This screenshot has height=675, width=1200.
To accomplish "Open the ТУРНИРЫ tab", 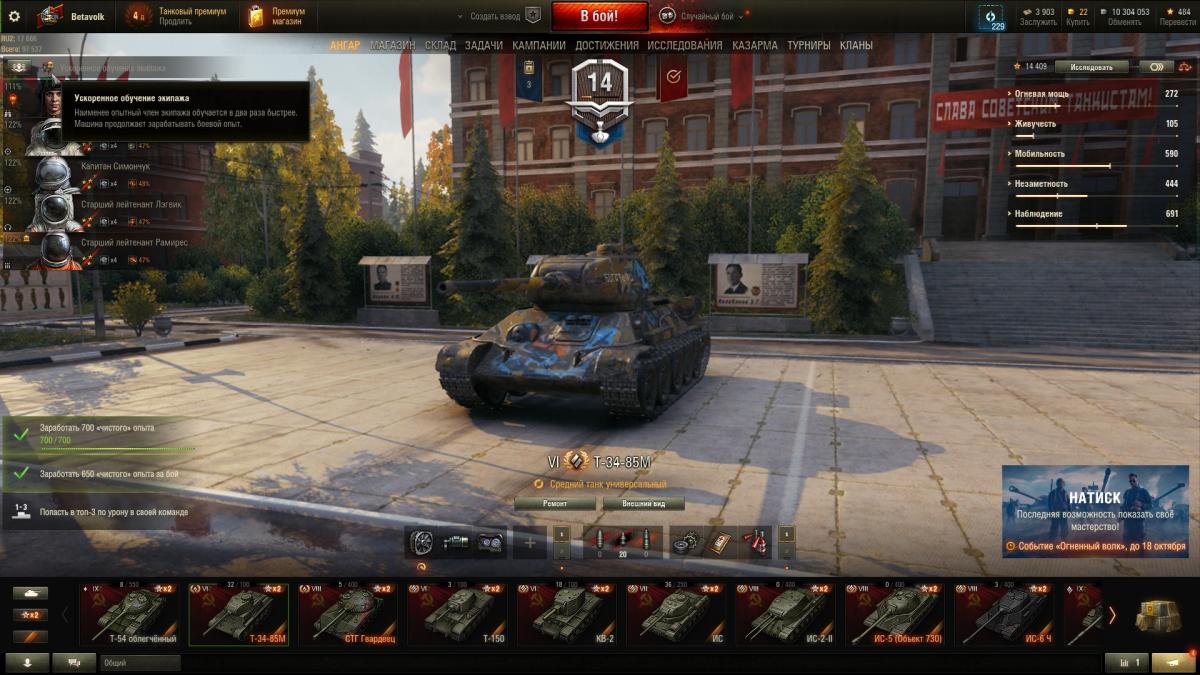I will [809, 45].
